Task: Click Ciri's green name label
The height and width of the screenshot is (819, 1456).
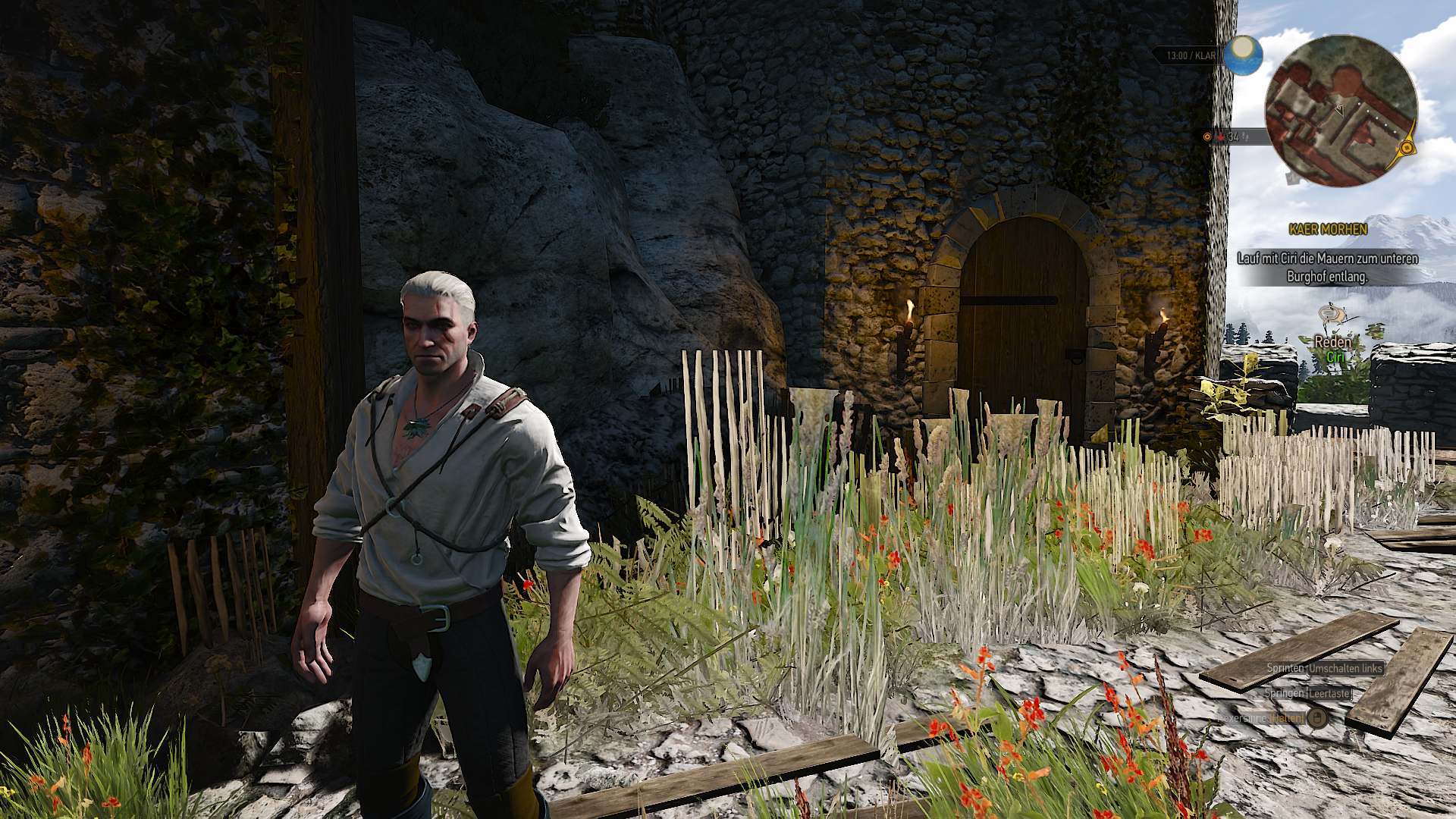Action: point(1337,356)
